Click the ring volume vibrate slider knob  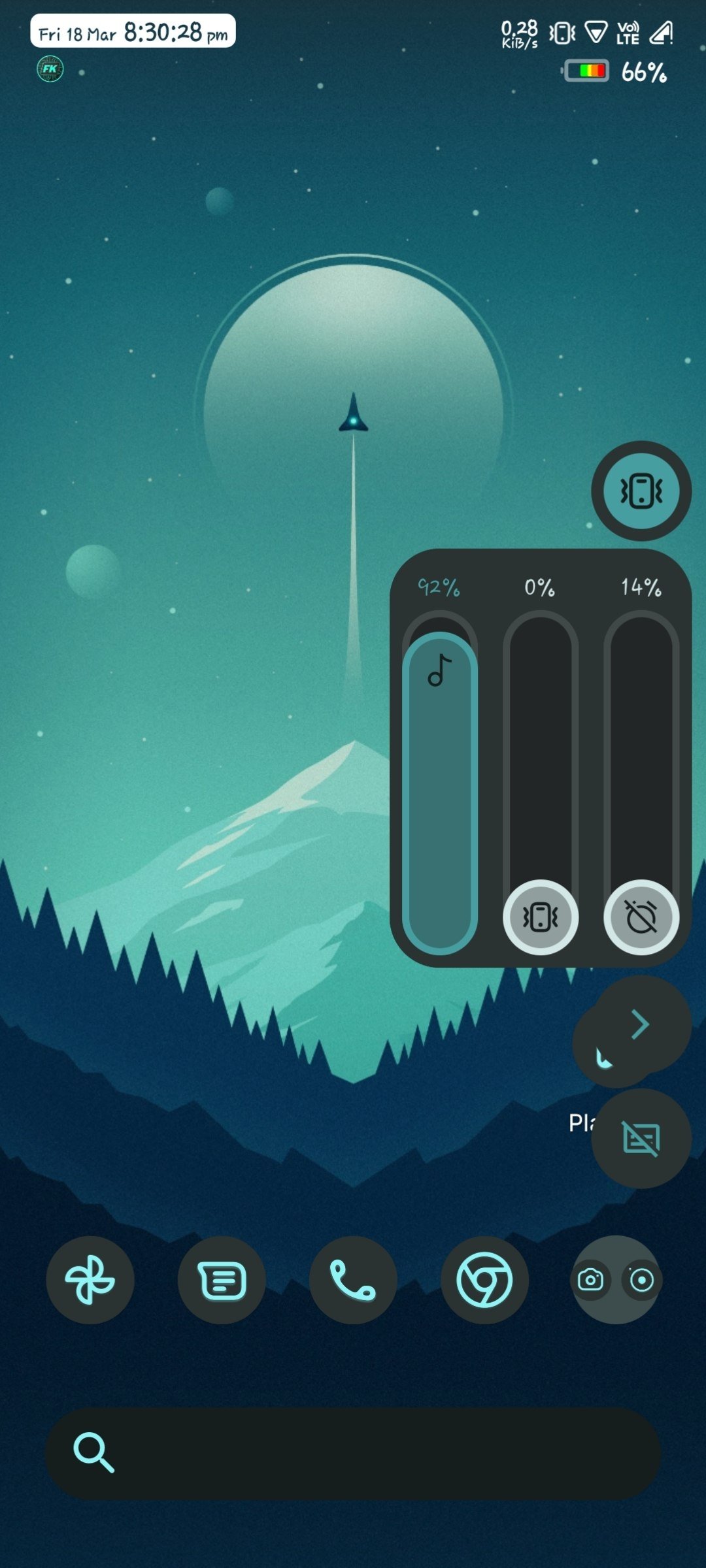540,917
